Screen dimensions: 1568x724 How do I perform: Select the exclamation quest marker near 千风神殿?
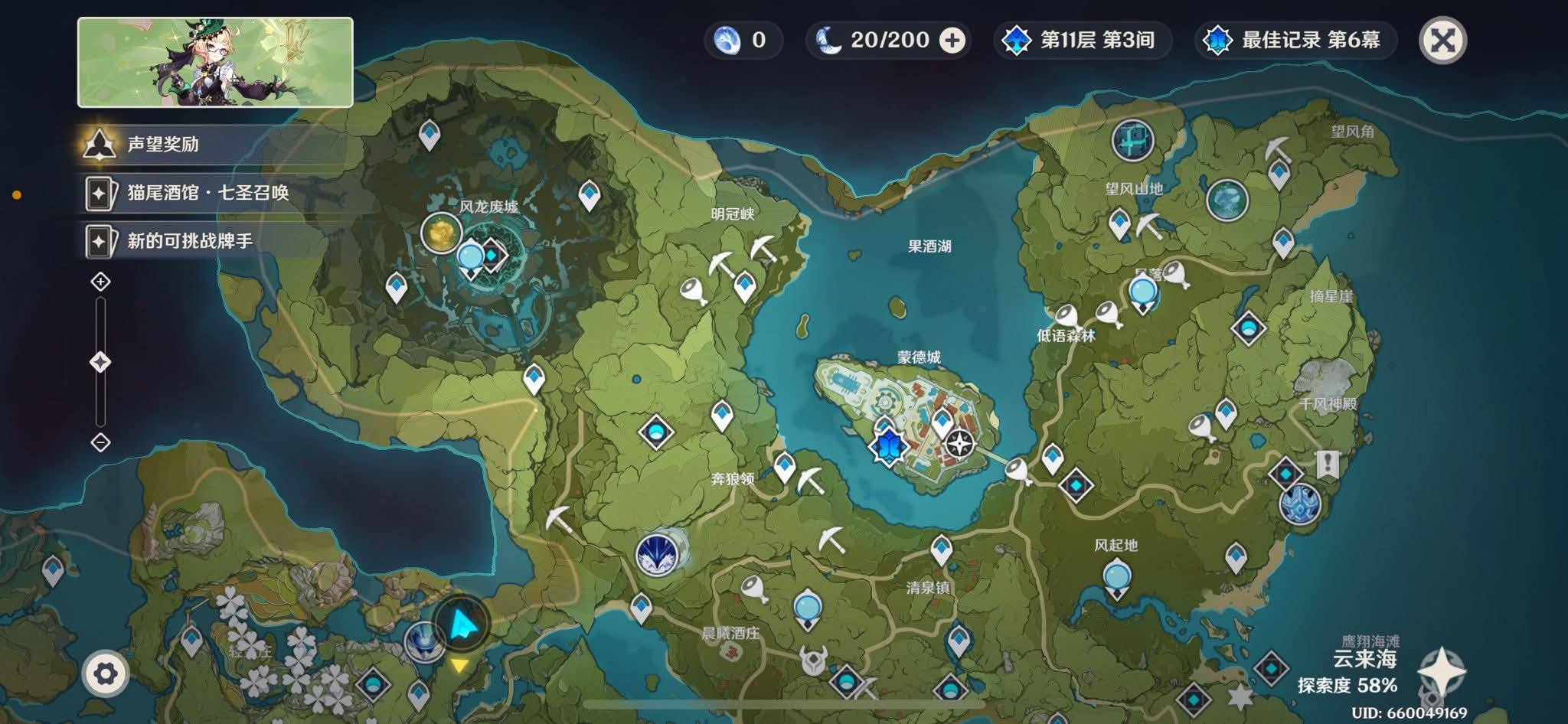click(x=1328, y=464)
